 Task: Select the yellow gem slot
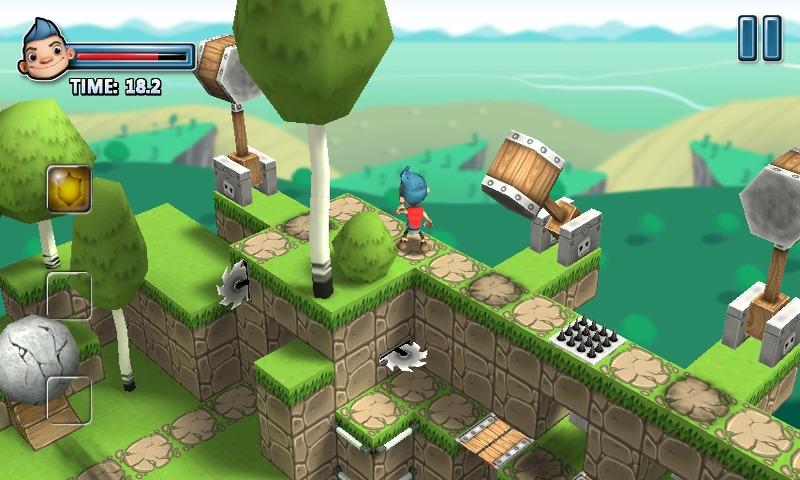tap(69, 189)
